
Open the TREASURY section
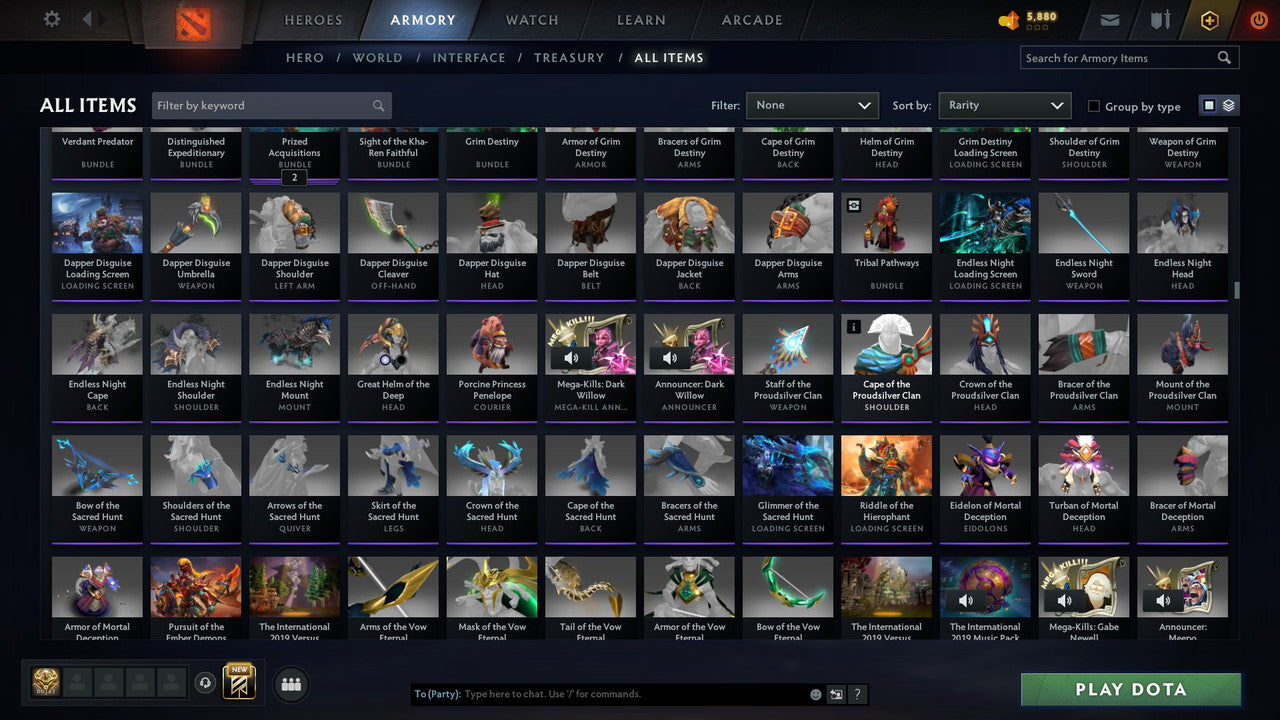[x=568, y=57]
